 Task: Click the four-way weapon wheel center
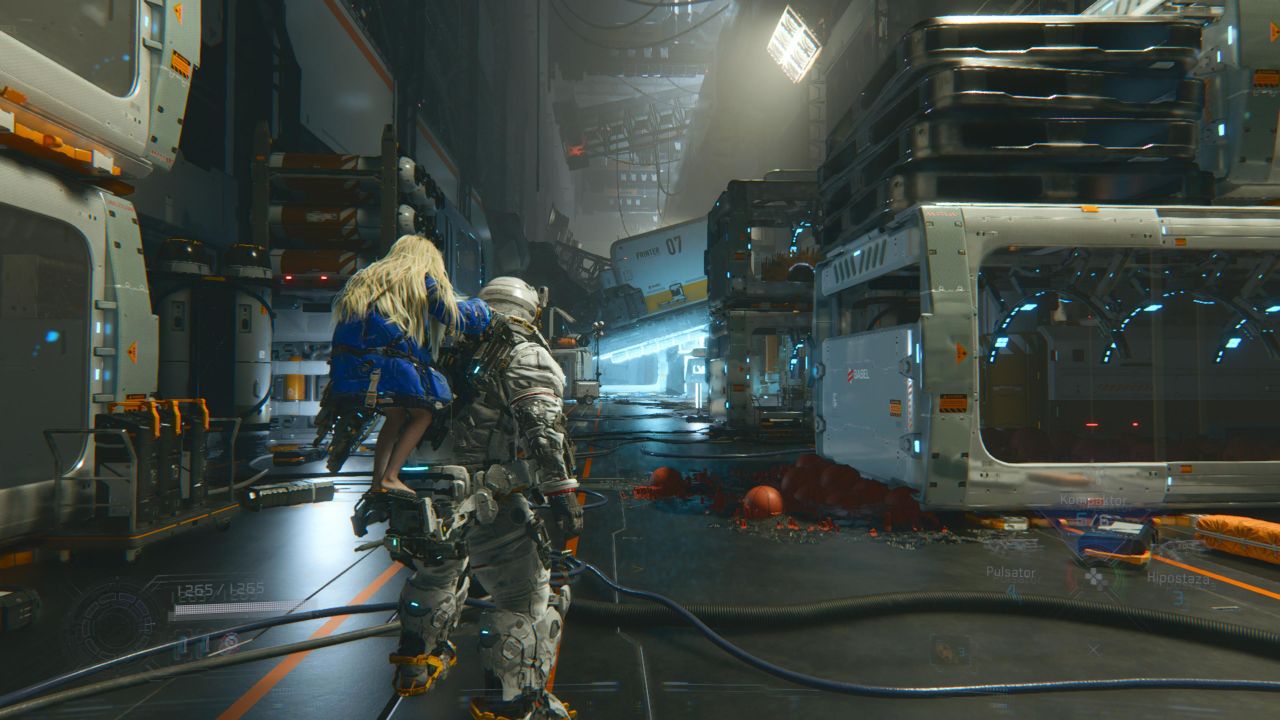tap(1097, 578)
